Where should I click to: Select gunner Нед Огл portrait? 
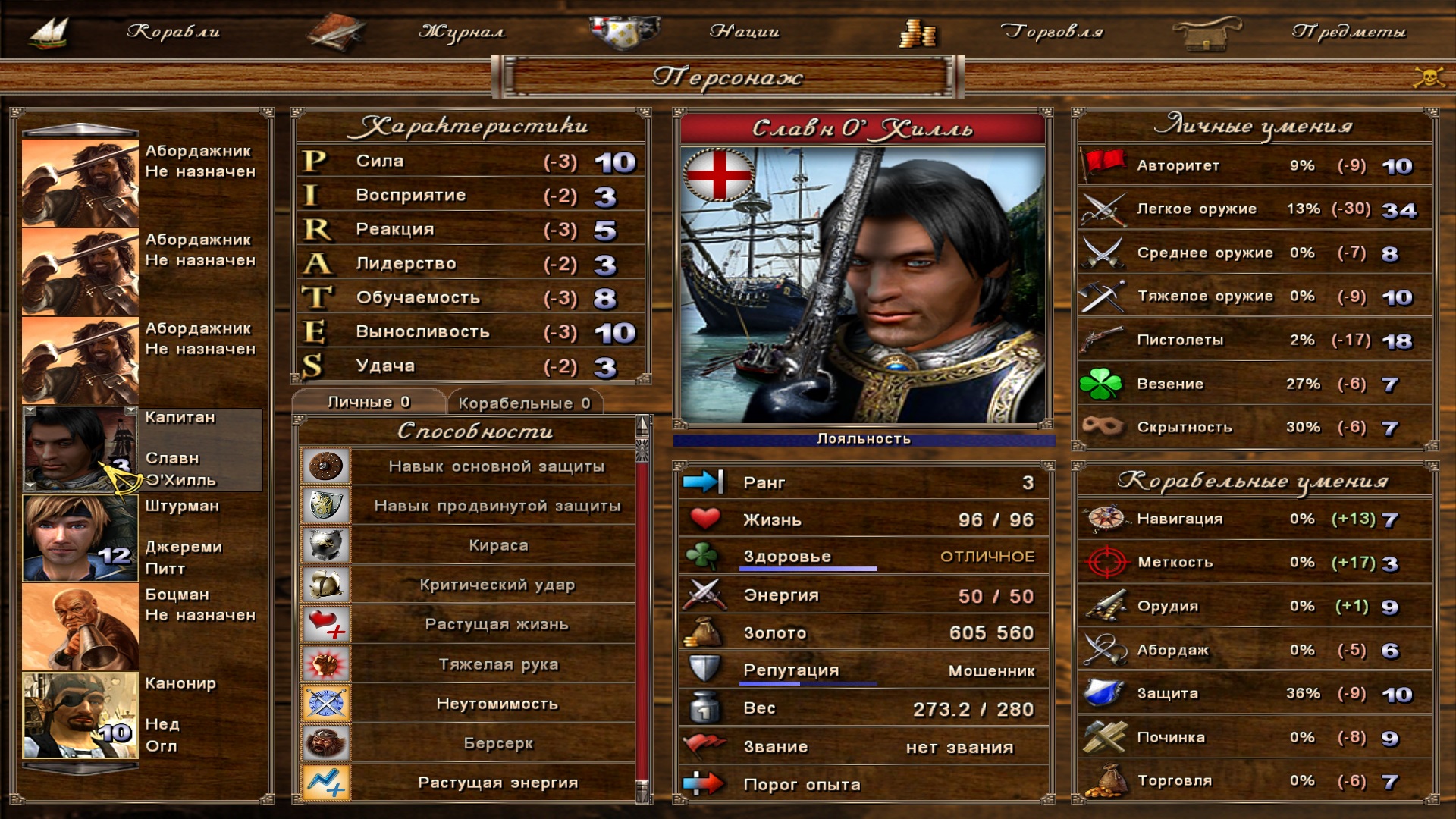coord(80,715)
